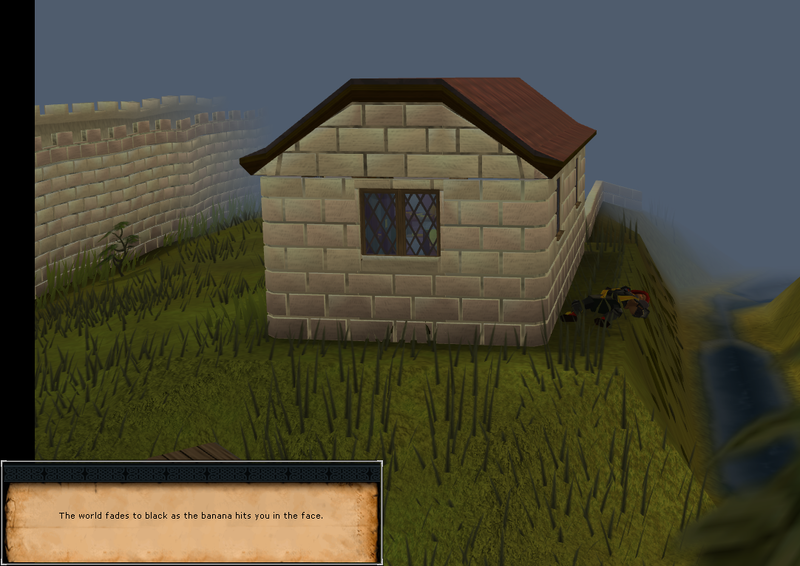Click the banana message dialogue box

(x=191, y=516)
